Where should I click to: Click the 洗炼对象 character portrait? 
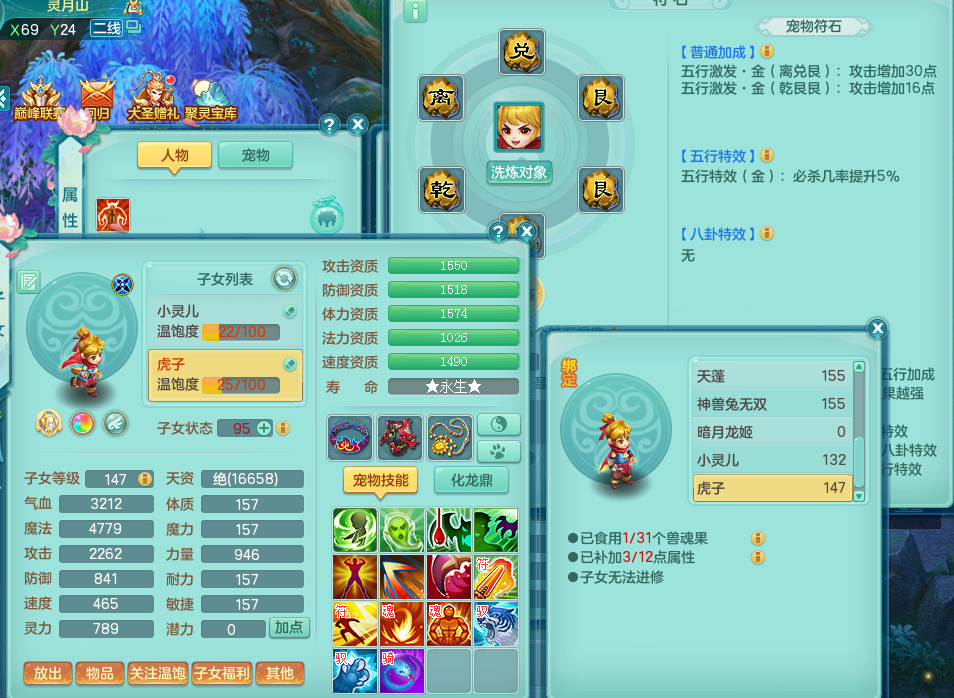519,128
